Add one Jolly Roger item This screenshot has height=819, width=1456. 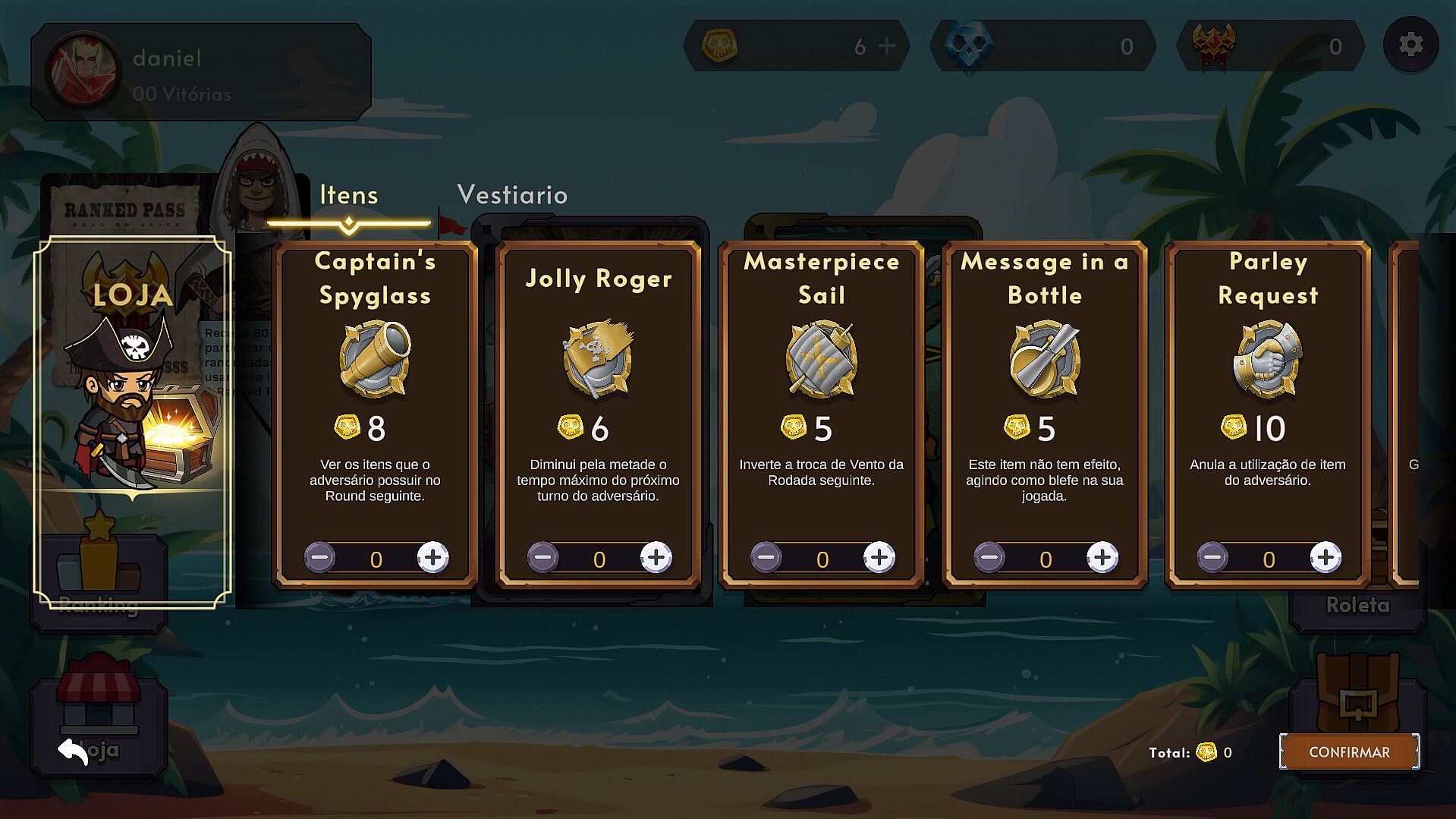[656, 558]
